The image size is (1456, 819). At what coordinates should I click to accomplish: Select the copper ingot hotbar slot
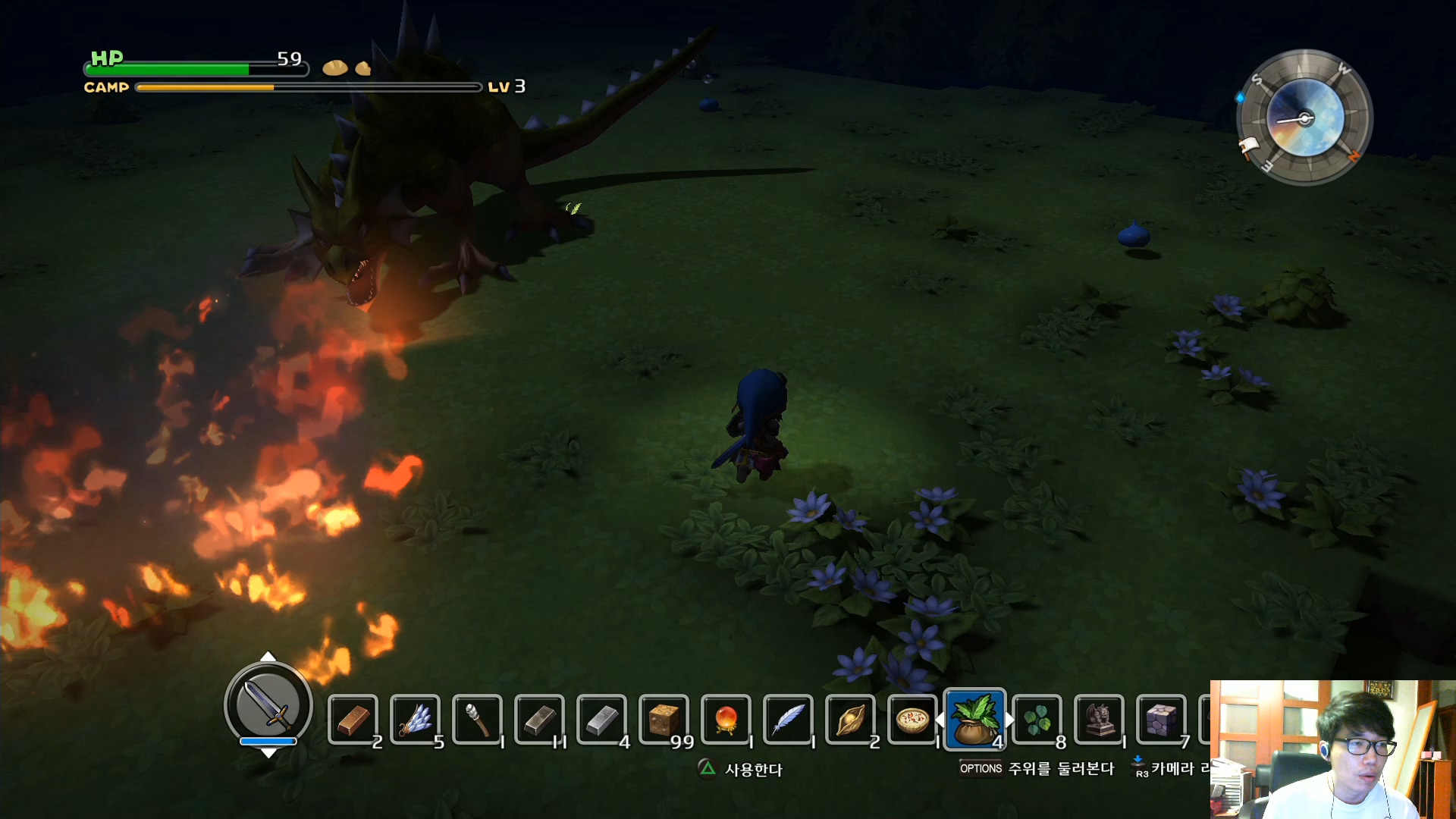tap(353, 719)
